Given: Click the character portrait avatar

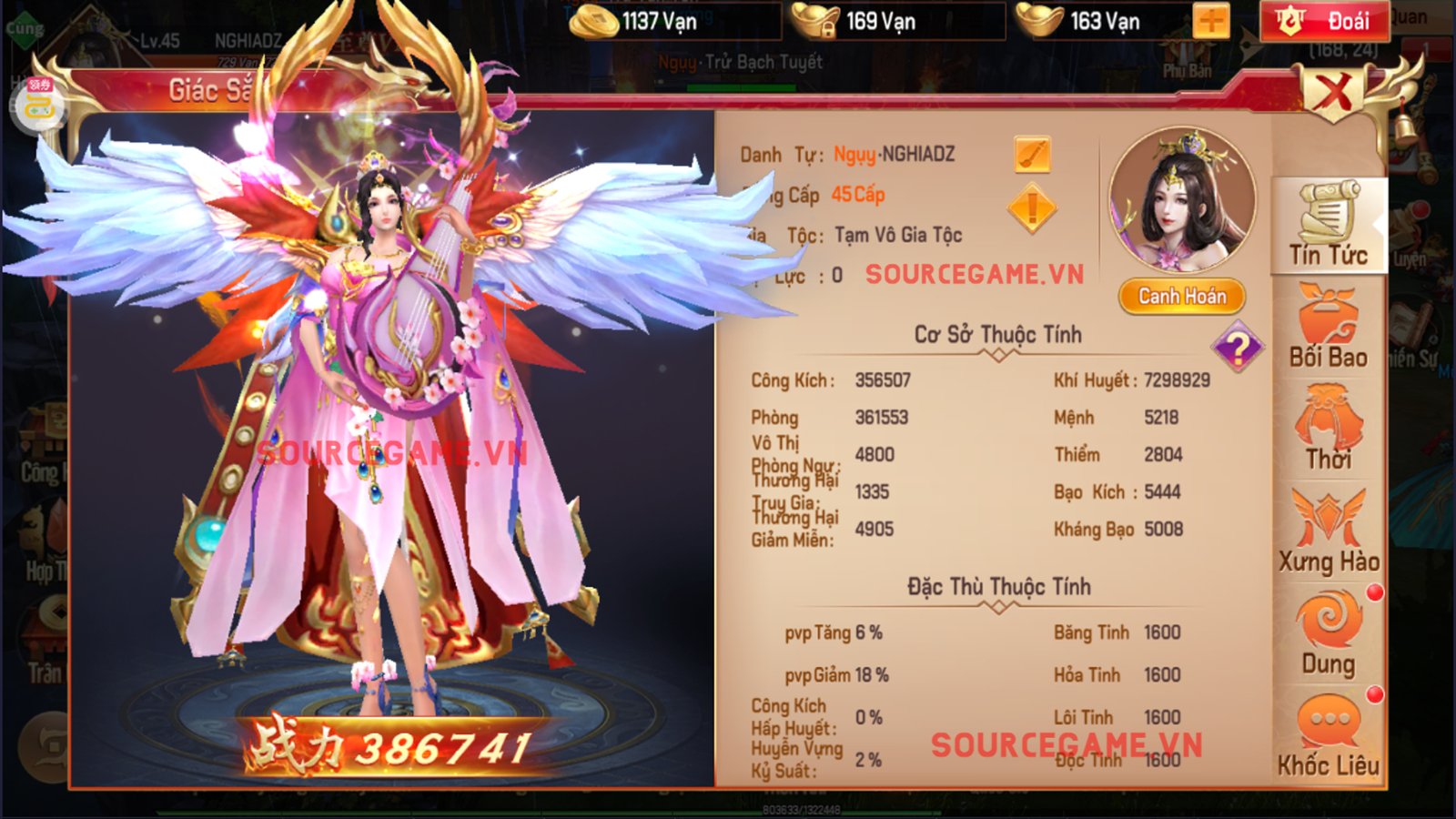Looking at the screenshot, I should 1181,201.
